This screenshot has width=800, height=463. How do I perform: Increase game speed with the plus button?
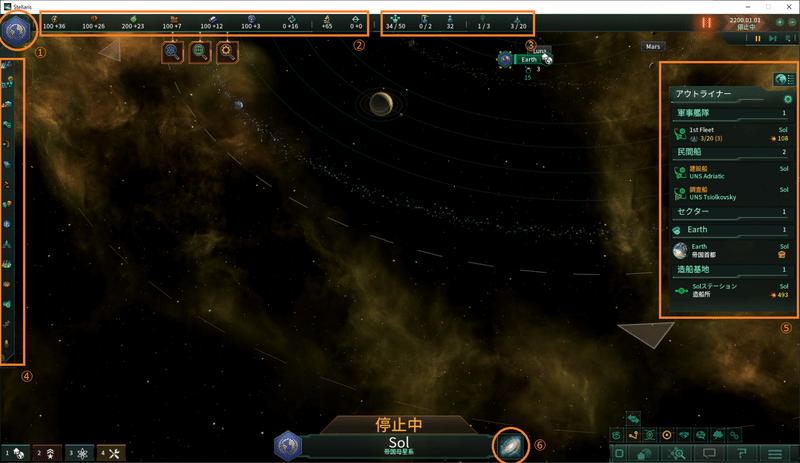tap(778, 21)
